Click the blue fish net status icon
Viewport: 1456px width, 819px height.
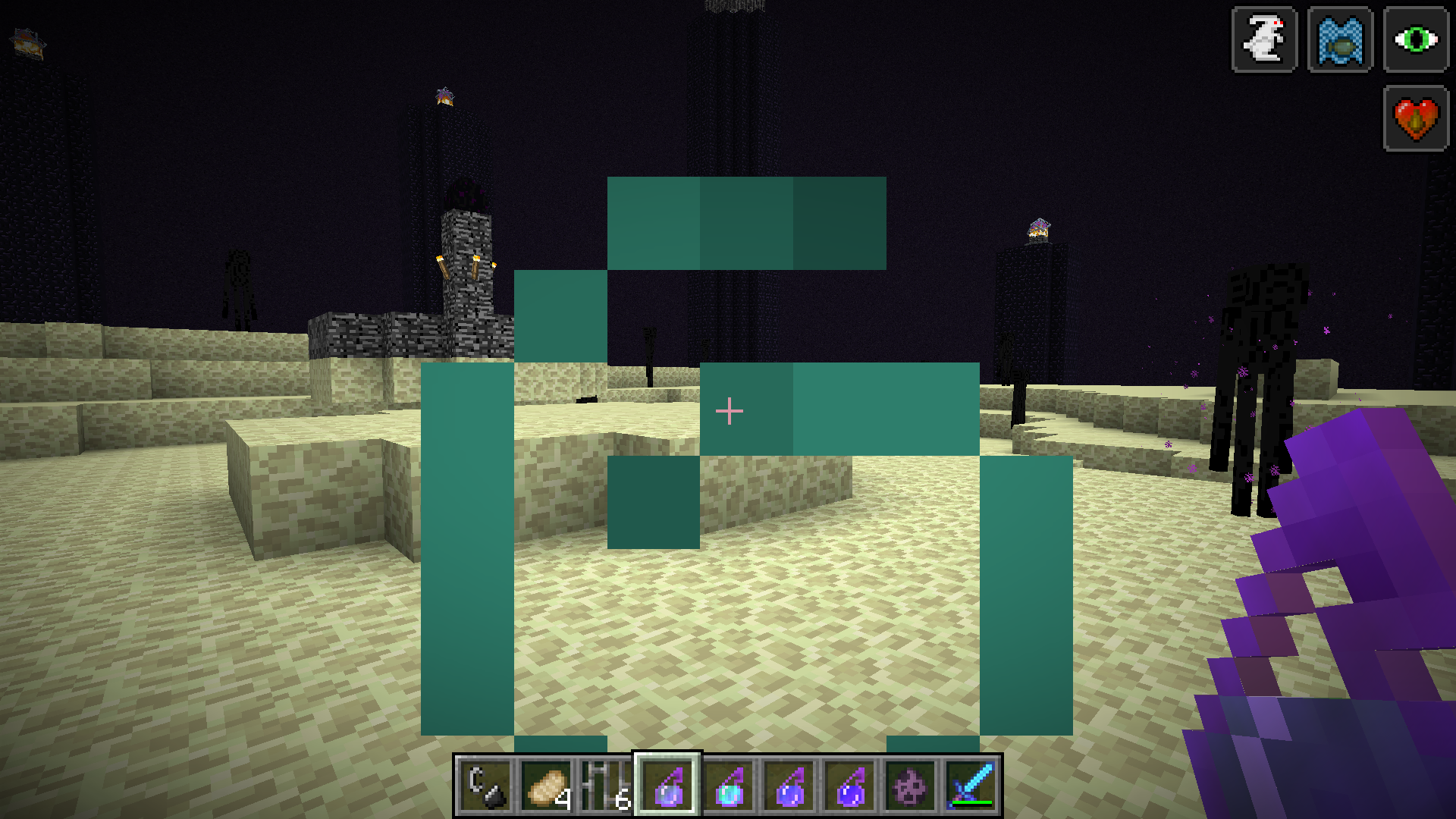[1340, 39]
